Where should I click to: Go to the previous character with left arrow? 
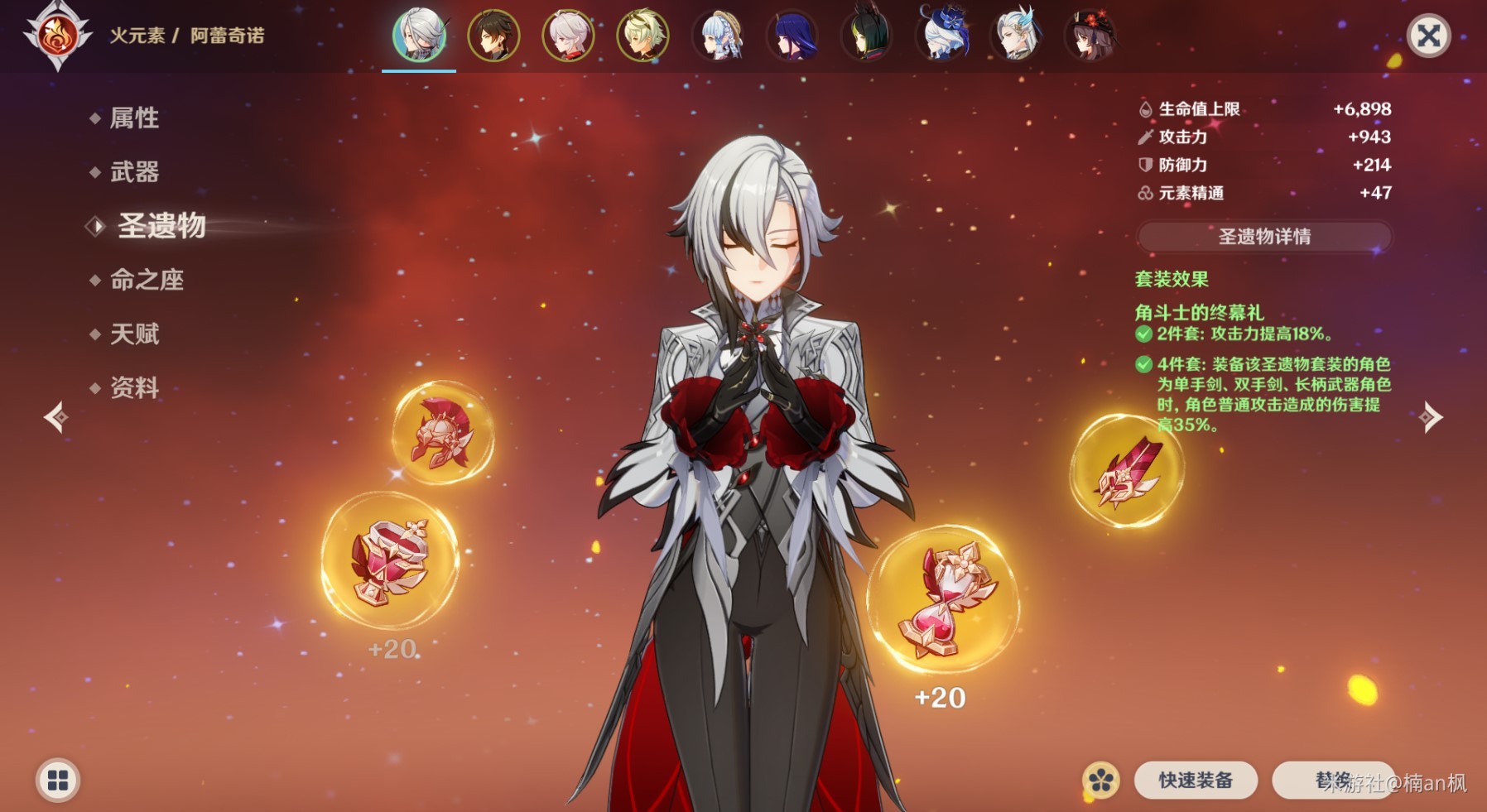tap(55, 417)
